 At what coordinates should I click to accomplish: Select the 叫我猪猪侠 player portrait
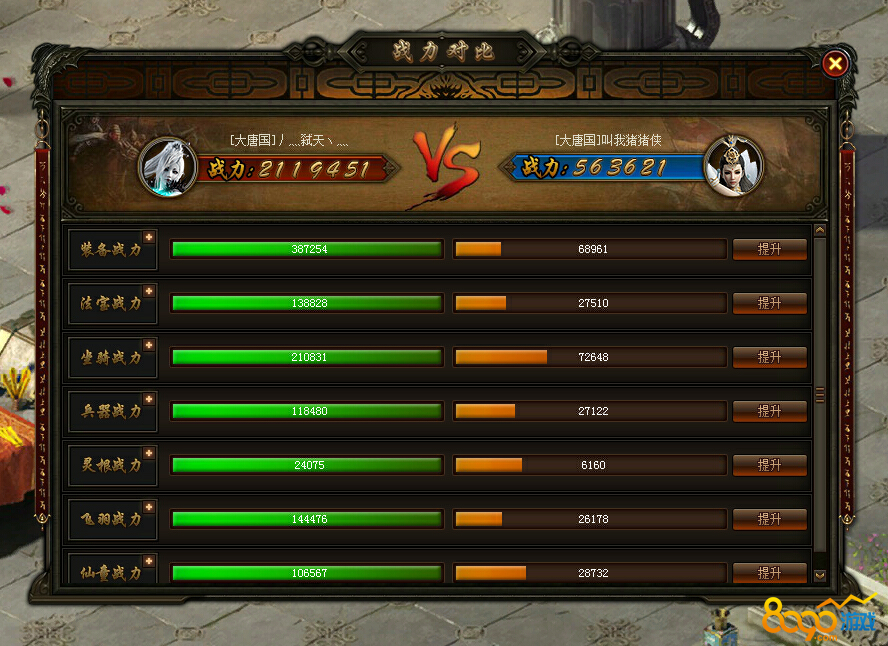[733, 166]
